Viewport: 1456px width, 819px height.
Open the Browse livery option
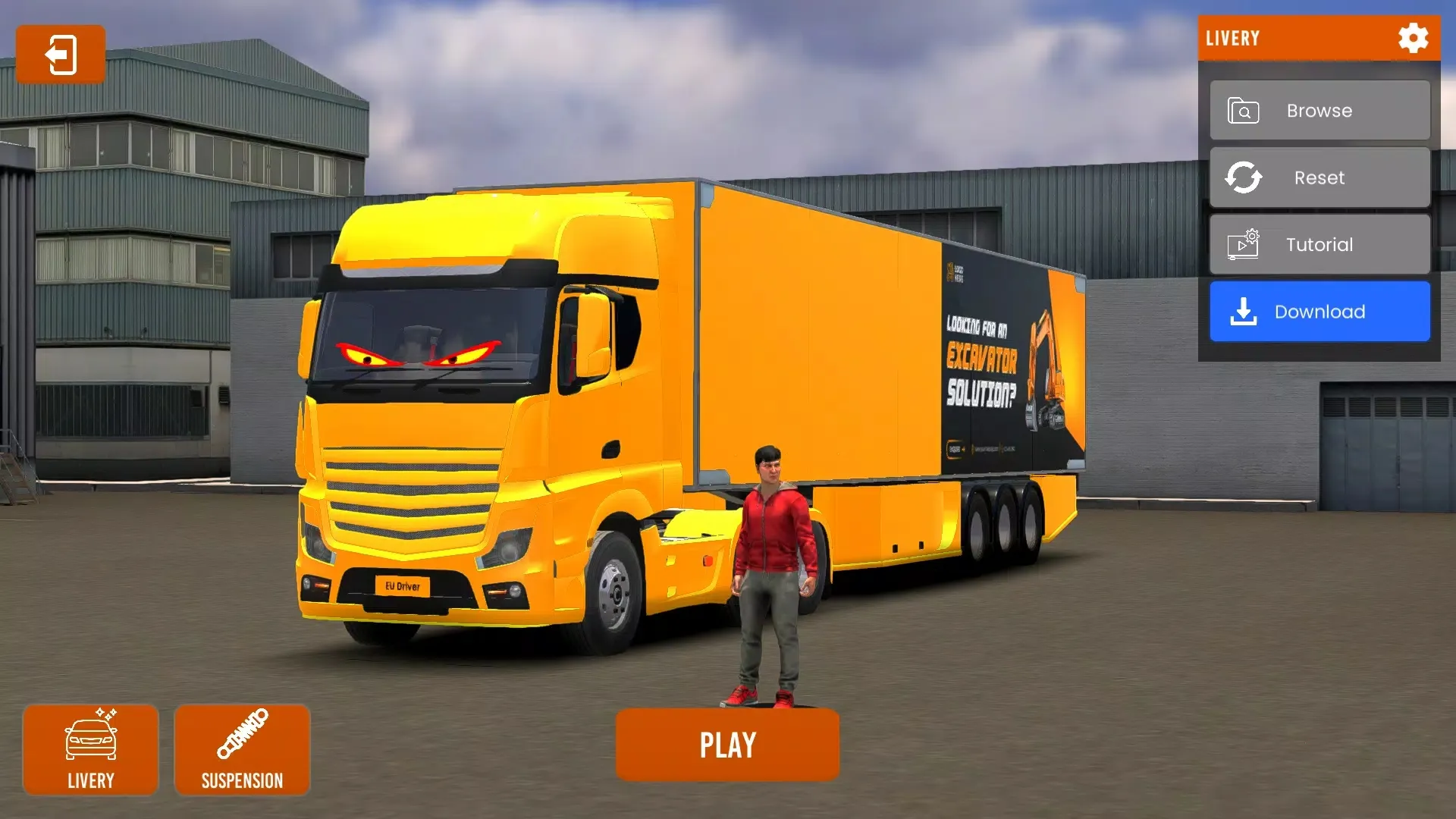1319,110
